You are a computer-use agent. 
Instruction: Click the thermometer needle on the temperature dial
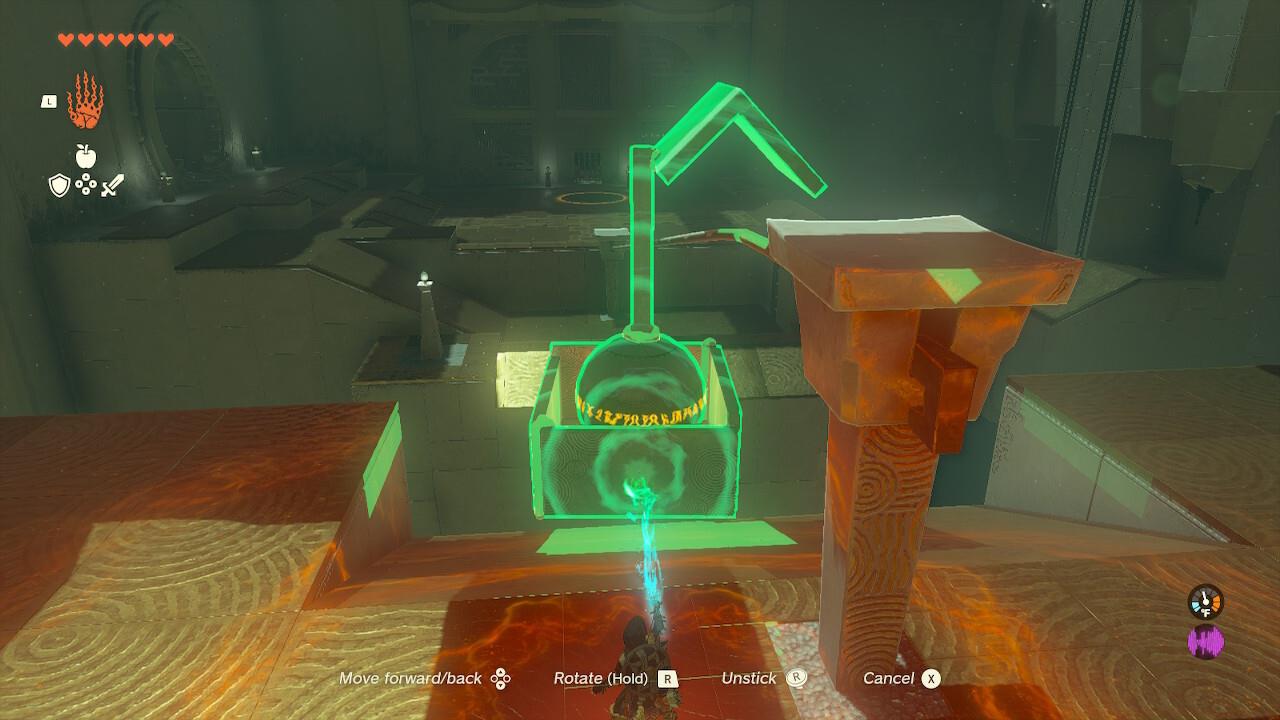[x=1204, y=597]
